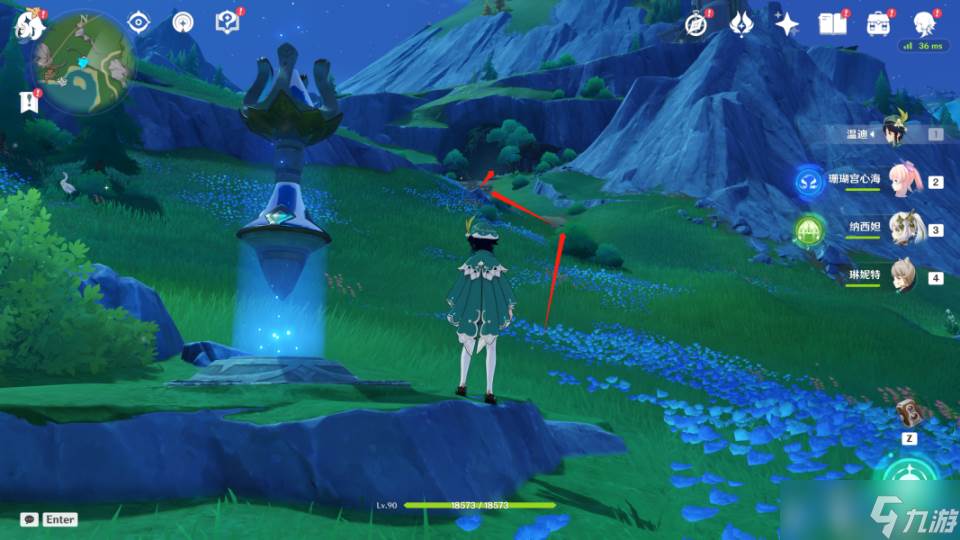Open the chat speech bubble icon
This screenshot has width=960, height=540.
click(x=29, y=519)
